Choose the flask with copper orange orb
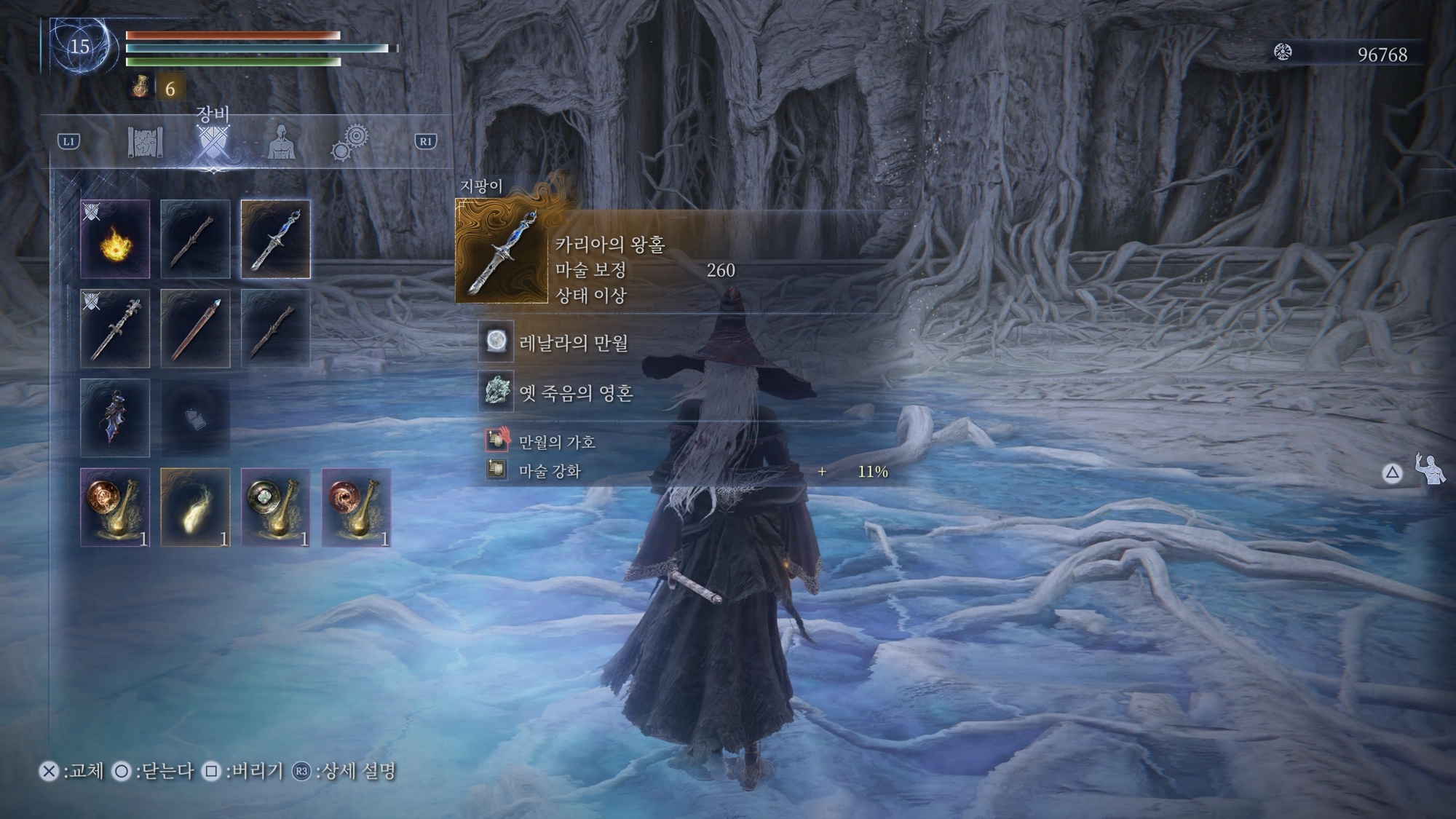1456x819 pixels. coord(115,507)
